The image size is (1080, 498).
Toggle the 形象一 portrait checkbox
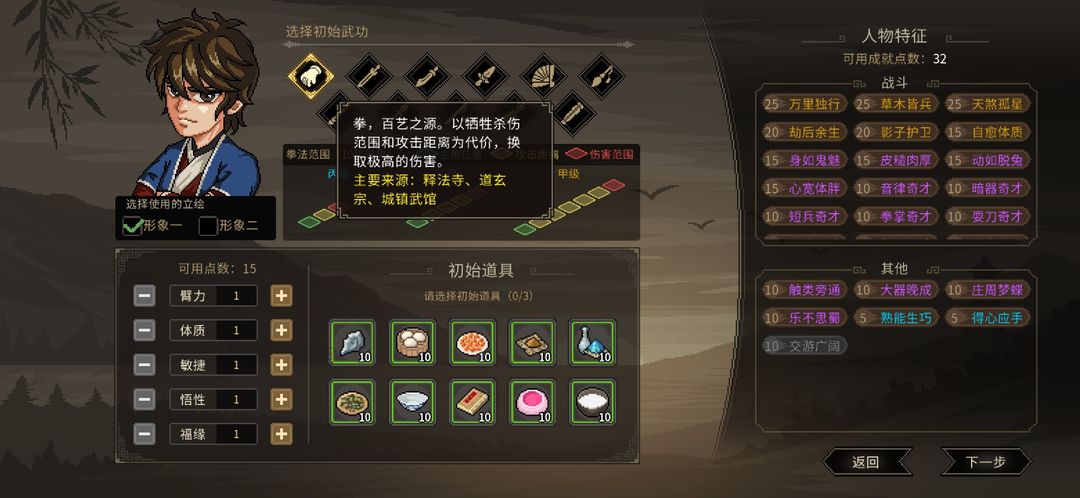coord(132,226)
